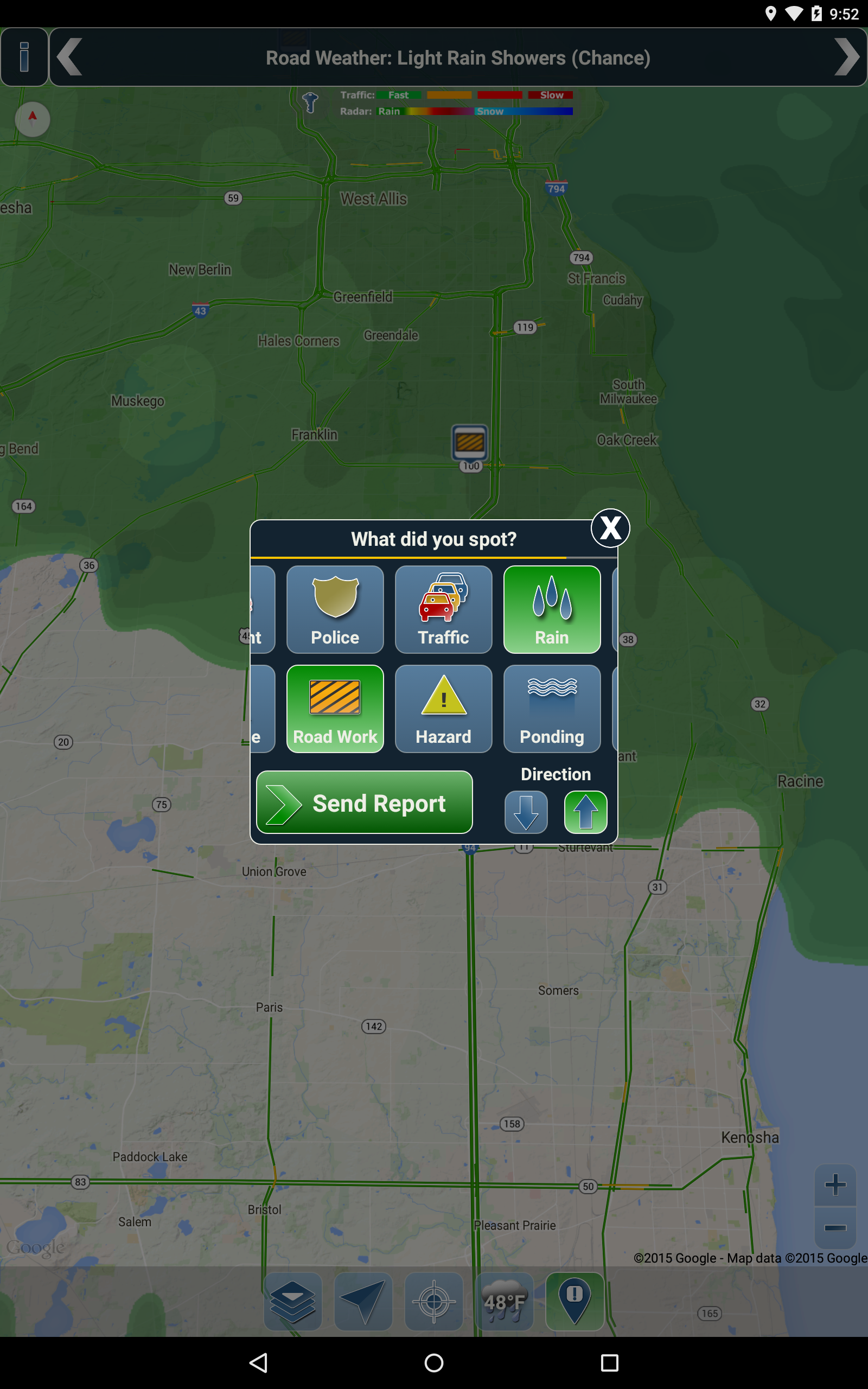The width and height of the screenshot is (868, 1389).
Task: Tap the Android home button
Action: 433,1362
